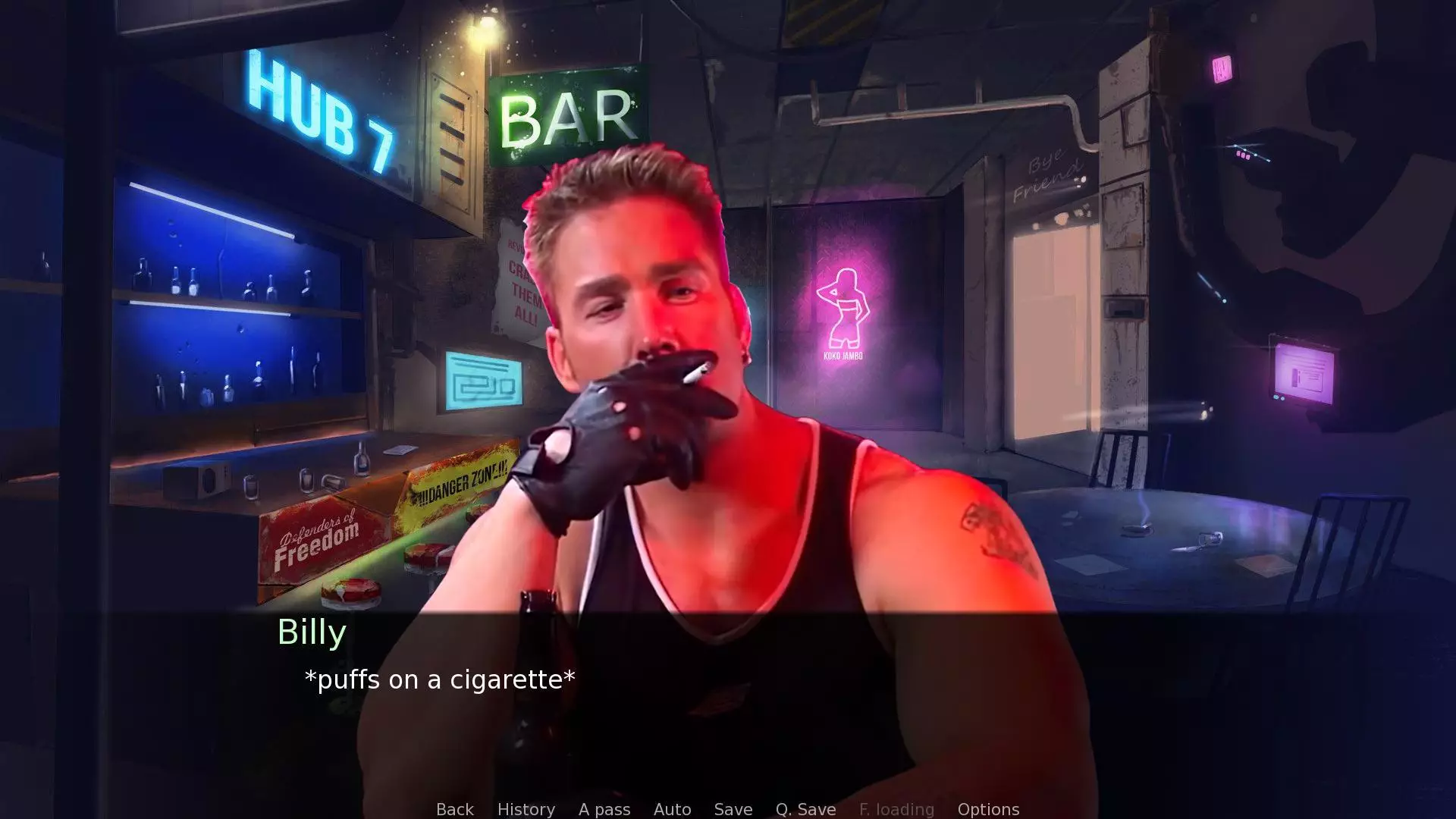
Task: Open the Save screen
Action: click(732, 809)
